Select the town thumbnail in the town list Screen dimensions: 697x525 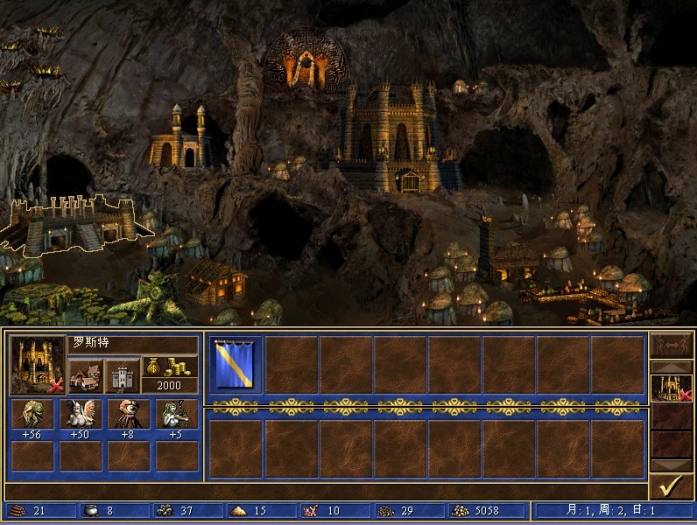tap(671, 388)
